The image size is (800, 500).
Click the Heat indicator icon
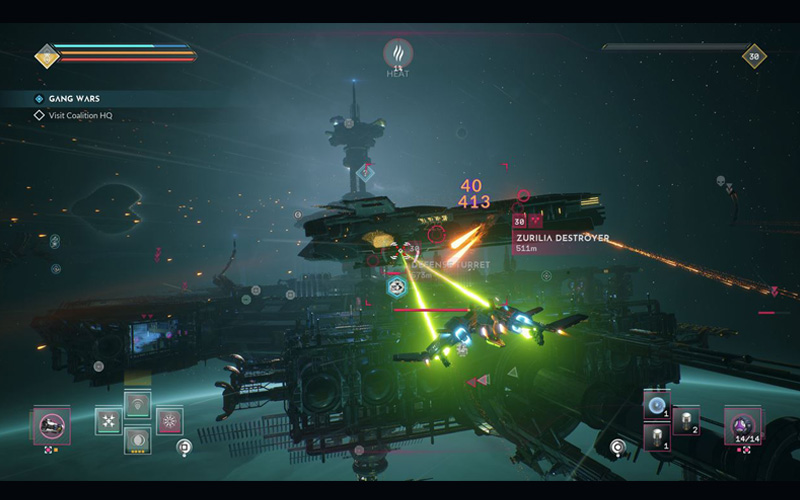(x=398, y=53)
